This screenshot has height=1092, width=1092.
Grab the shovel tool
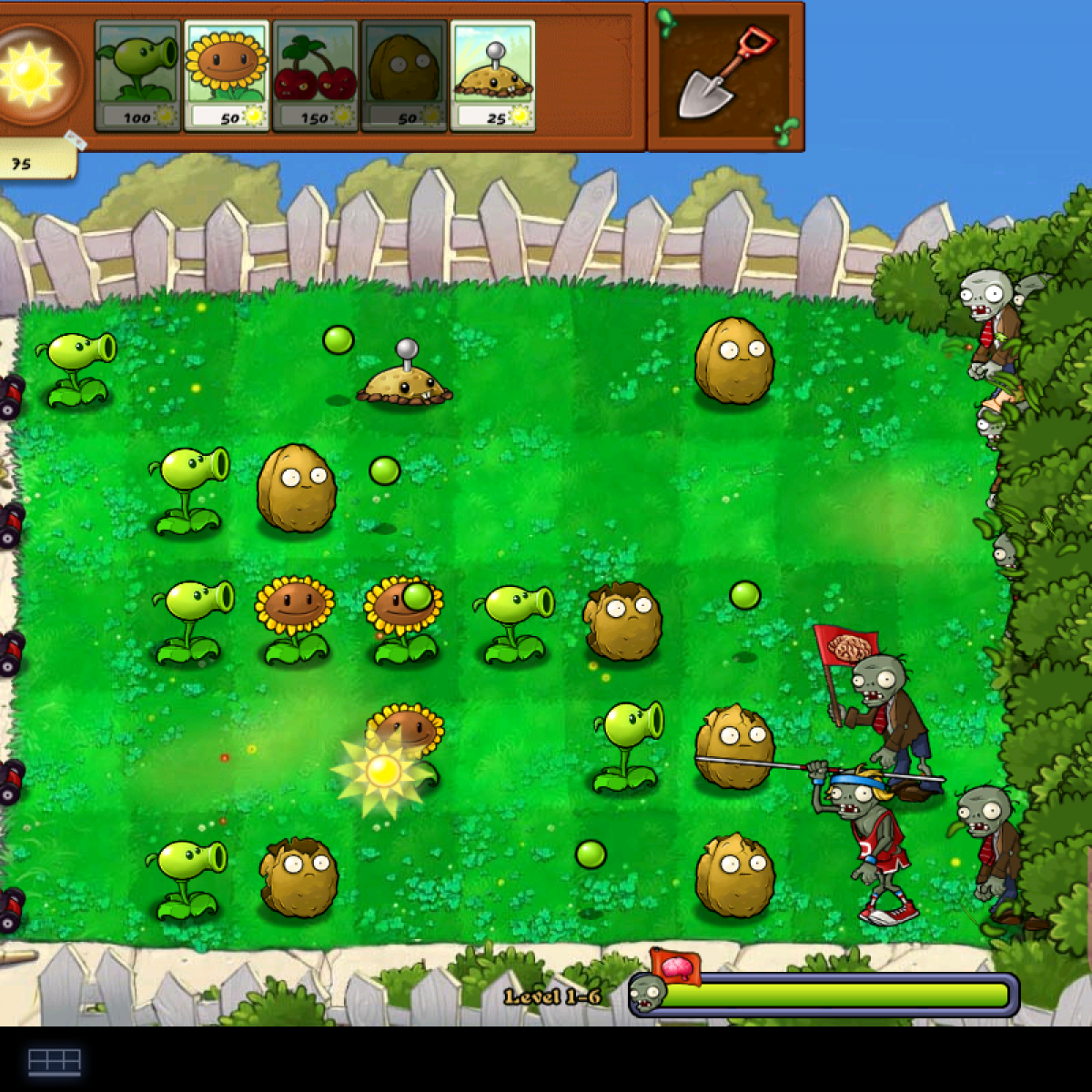point(725,76)
